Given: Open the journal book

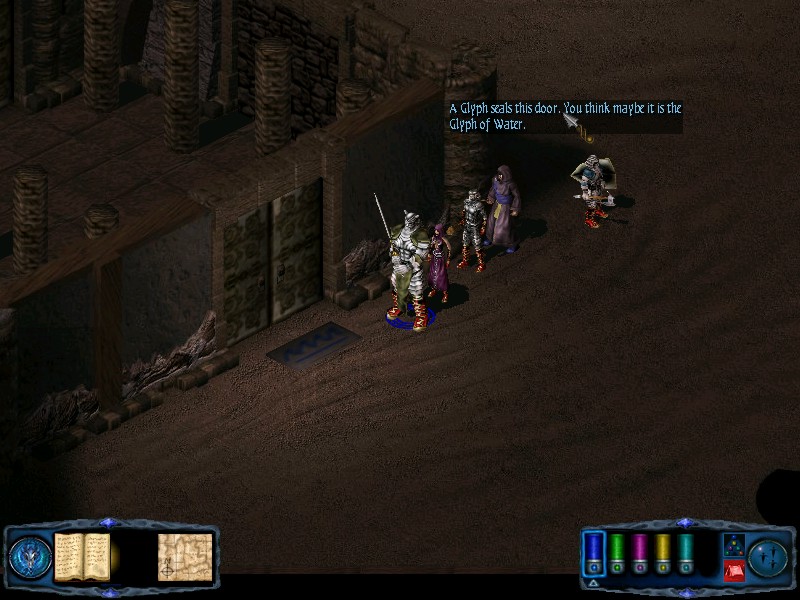Looking at the screenshot, I should pyautogui.click(x=82, y=556).
